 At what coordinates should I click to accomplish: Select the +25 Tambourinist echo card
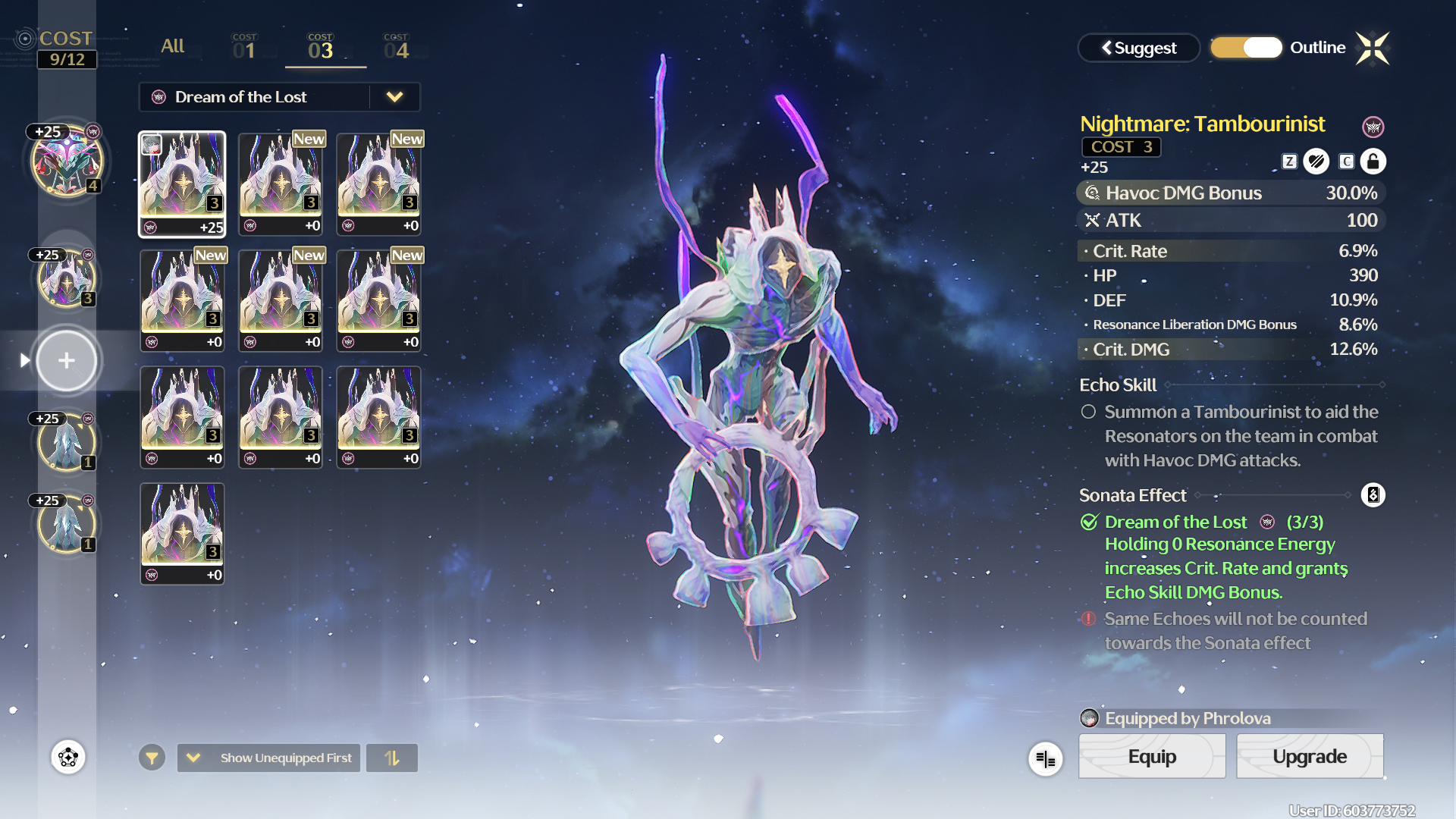coord(182,184)
